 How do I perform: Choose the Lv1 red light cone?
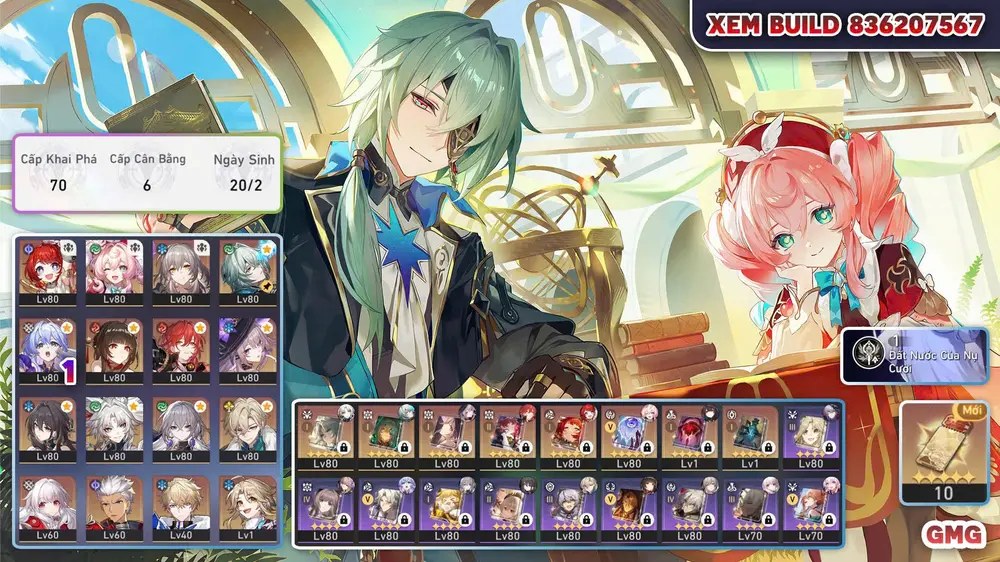click(690, 437)
